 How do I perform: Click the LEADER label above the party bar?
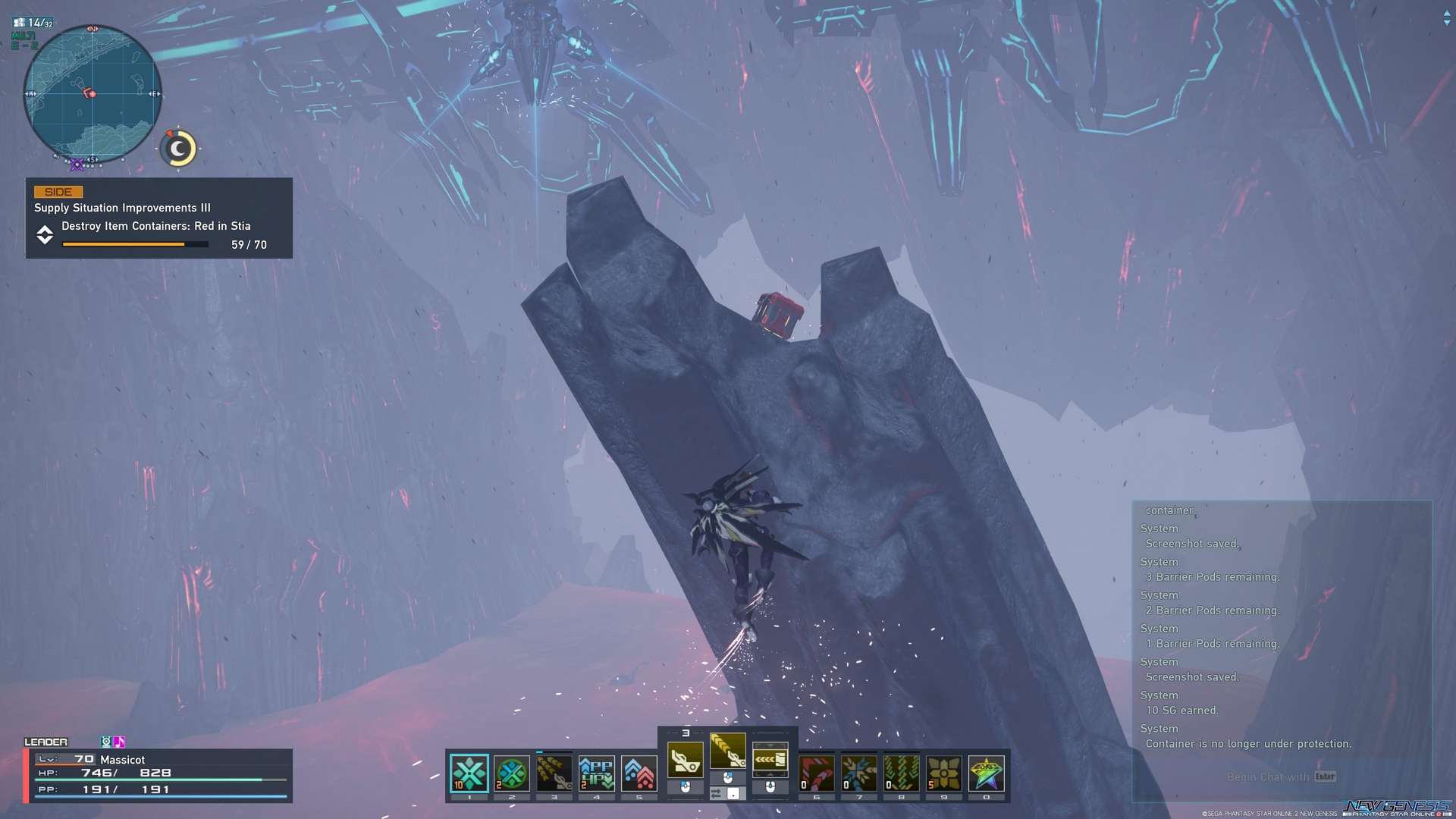click(47, 742)
